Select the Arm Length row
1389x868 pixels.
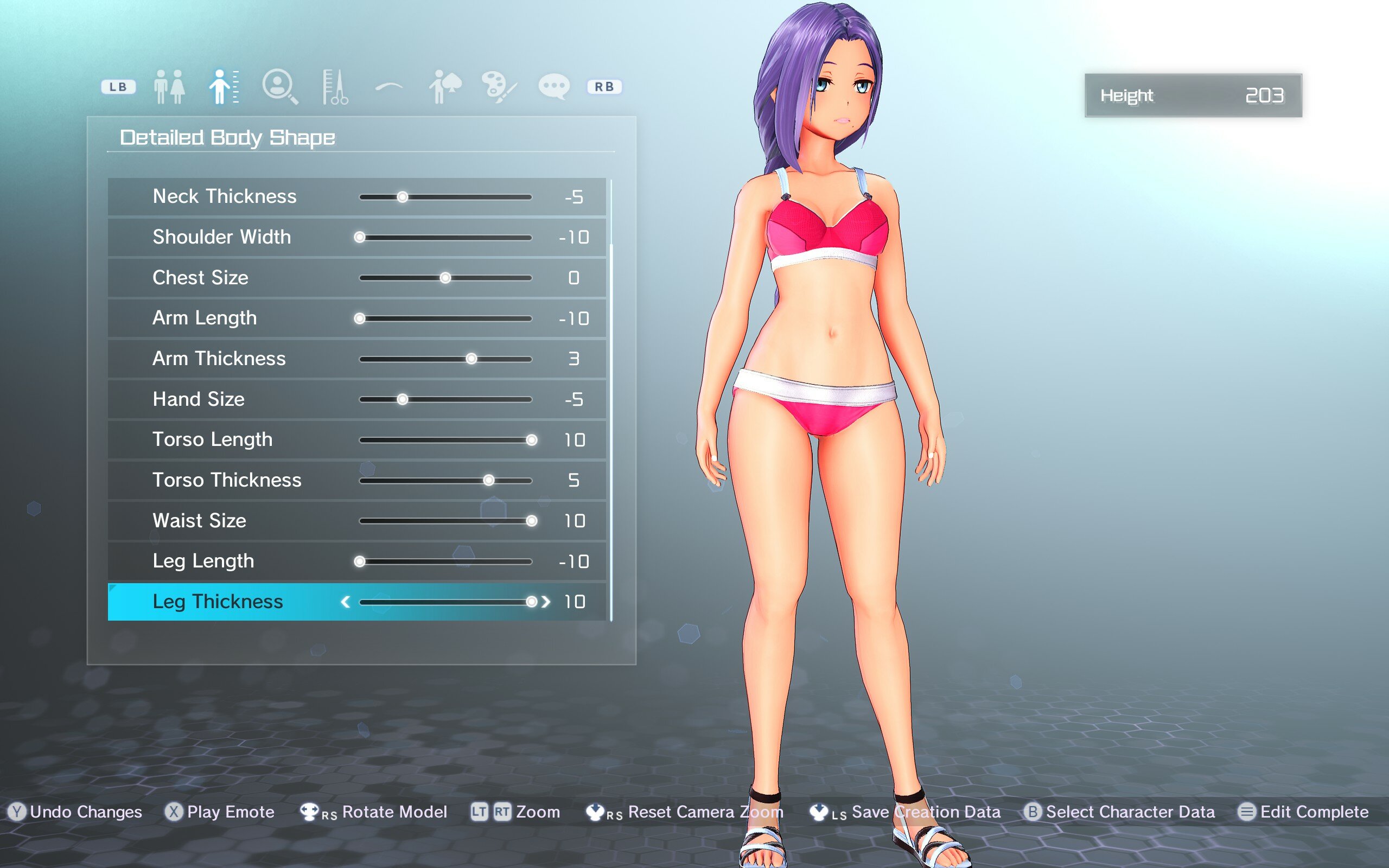coord(356,318)
